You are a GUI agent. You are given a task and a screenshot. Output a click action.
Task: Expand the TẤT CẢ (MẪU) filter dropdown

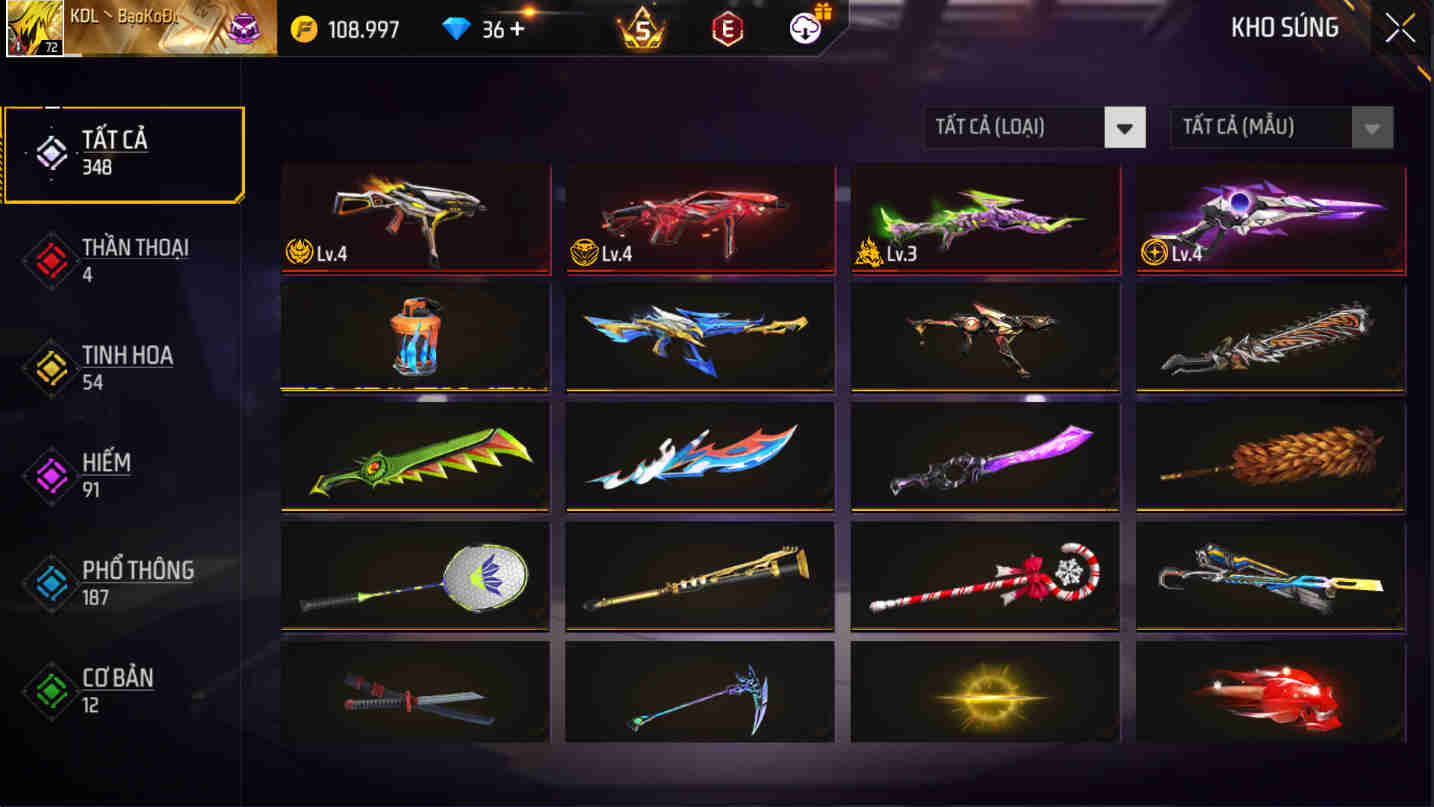(1265, 128)
